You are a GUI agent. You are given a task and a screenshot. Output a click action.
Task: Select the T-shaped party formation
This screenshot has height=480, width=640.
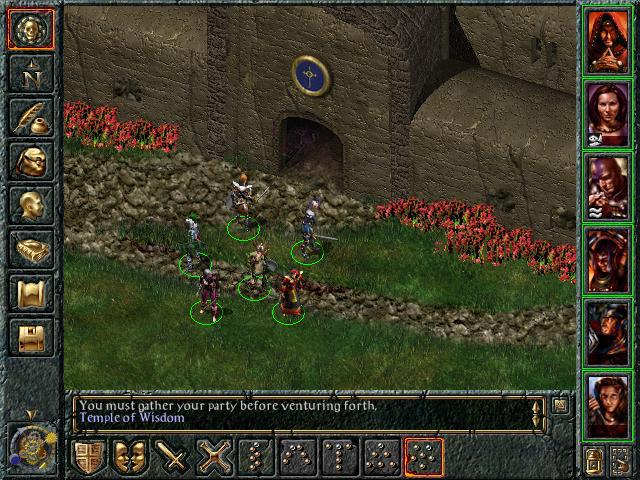click(340, 458)
